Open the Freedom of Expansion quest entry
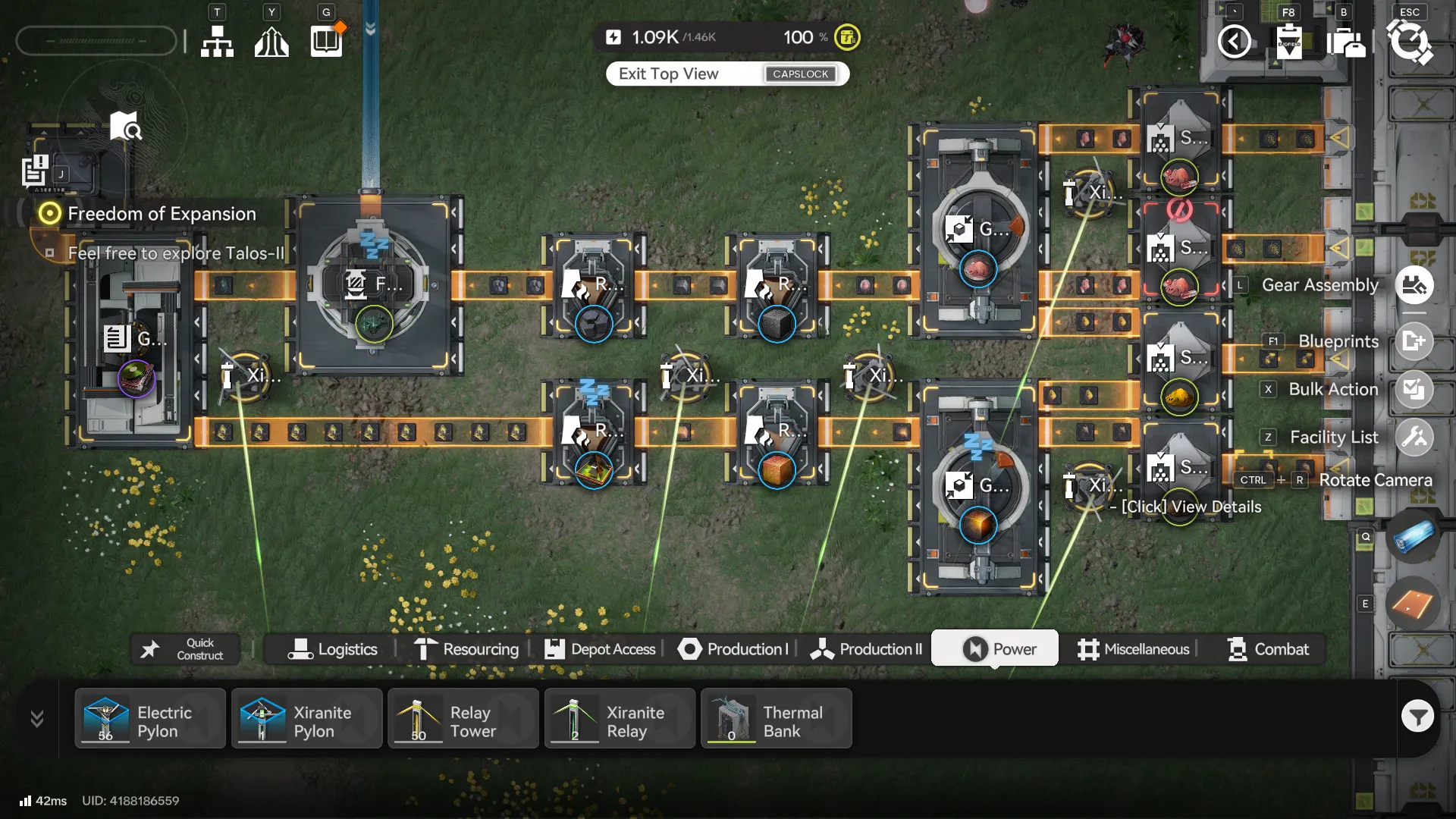 [162, 214]
